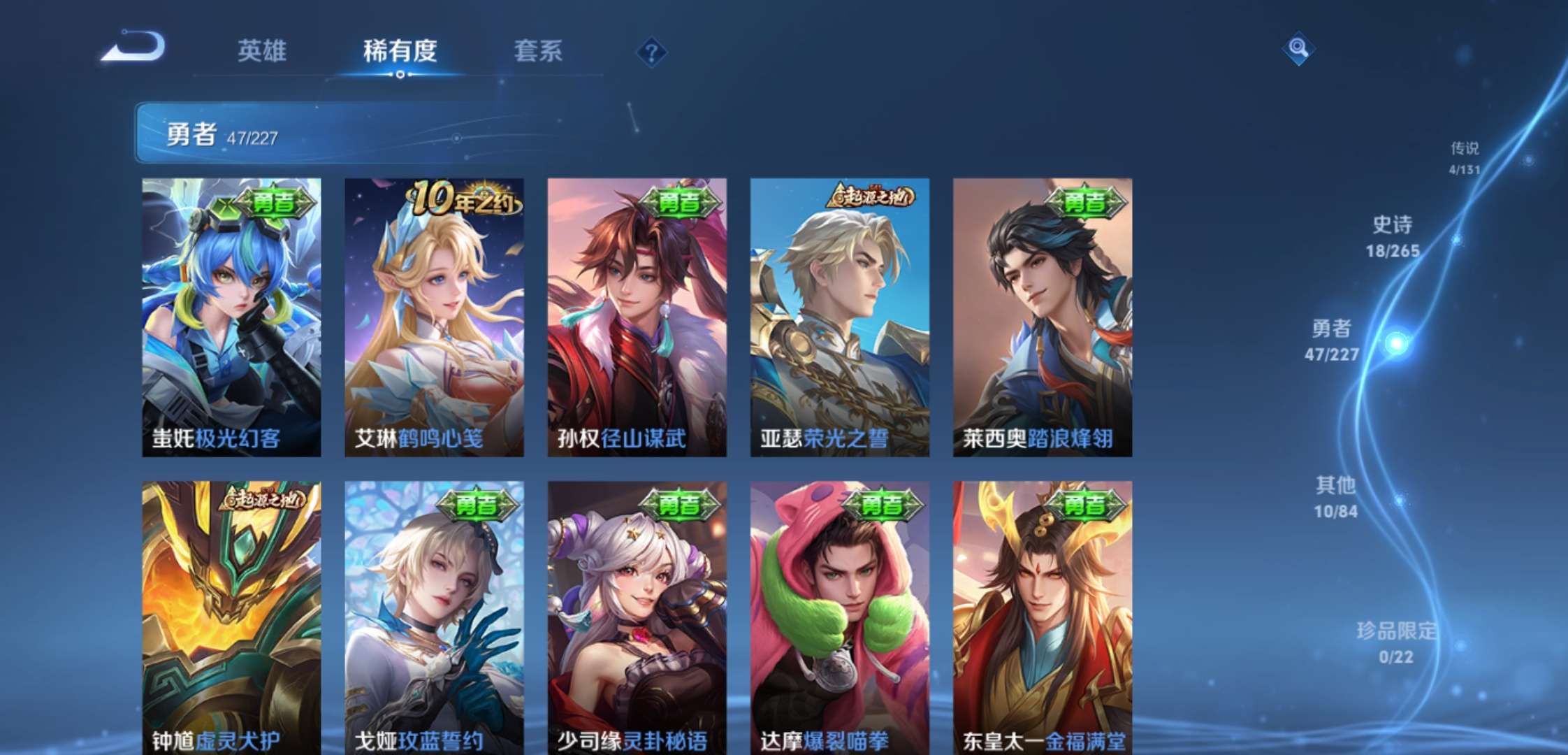The image size is (1568, 755).
Task: Switch to the 英雄 tab
Action: (264, 52)
